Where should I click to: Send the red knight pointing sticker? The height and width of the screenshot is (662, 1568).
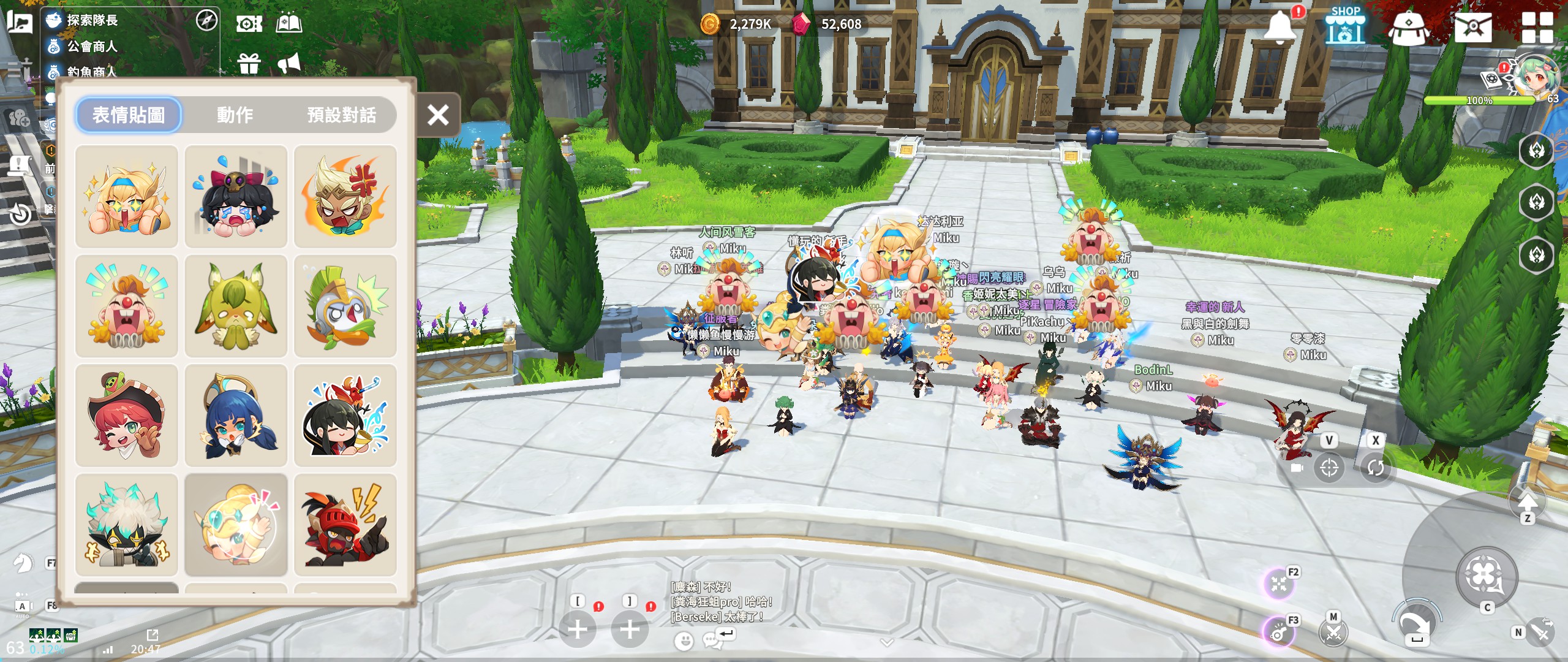[x=345, y=524]
